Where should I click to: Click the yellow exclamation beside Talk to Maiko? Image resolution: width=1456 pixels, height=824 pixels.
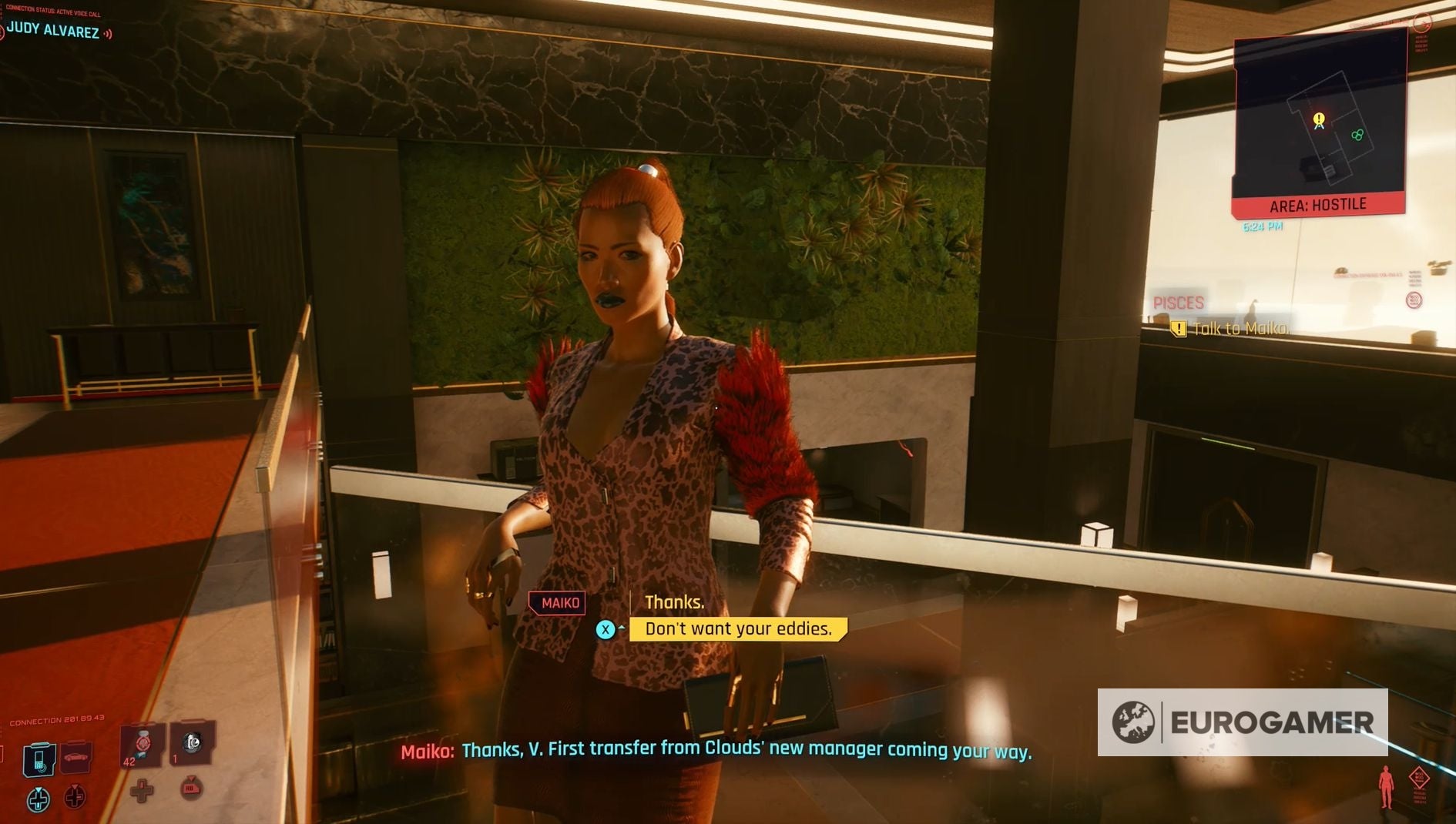pos(1178,328)
